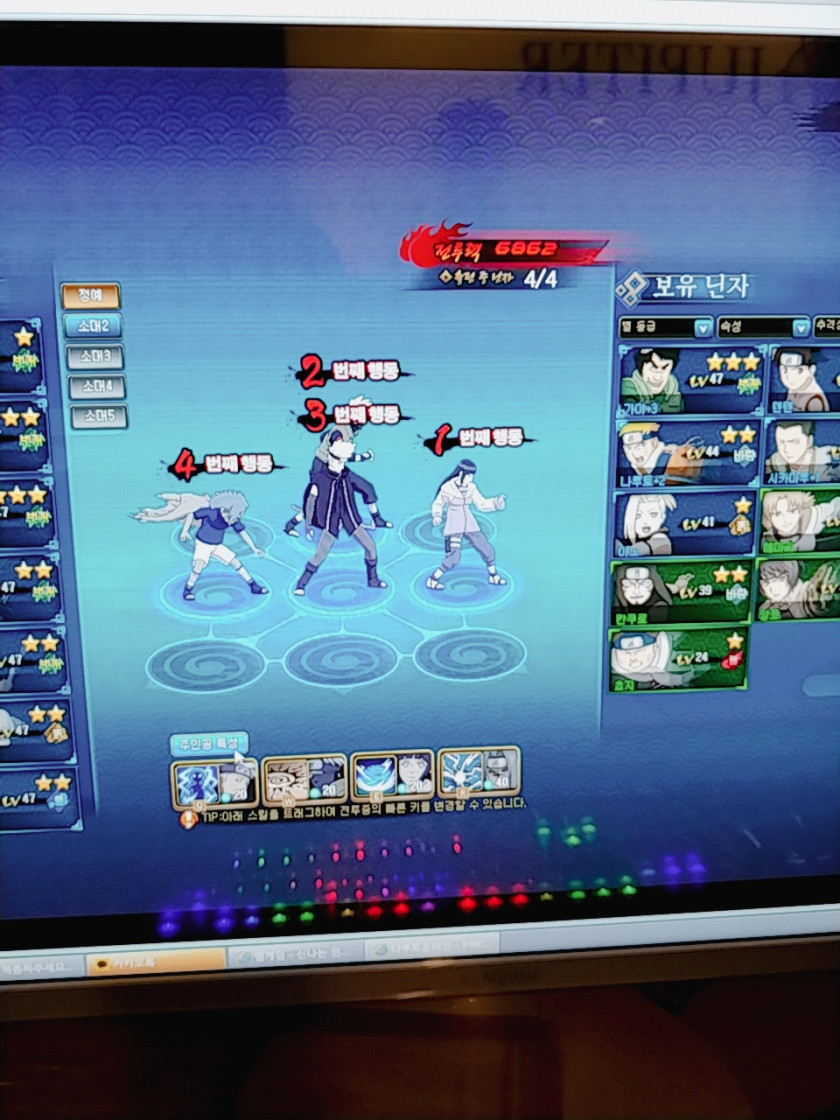Viewport: 840px width, 1120px height.
Task: Choose the 소대4 squad tab
Action: [97, 387]
